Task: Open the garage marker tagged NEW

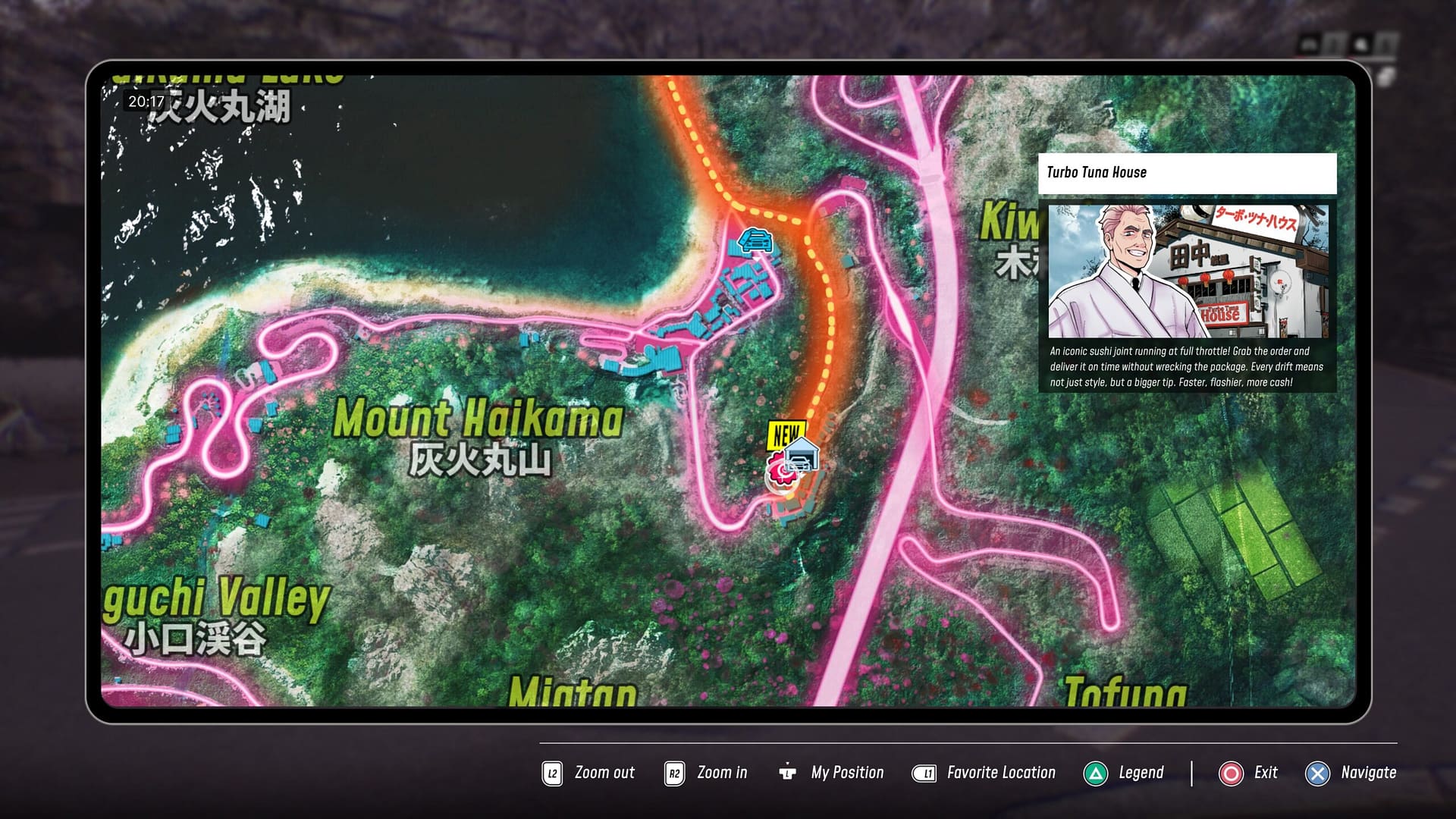Action: [x=802, y=456]
